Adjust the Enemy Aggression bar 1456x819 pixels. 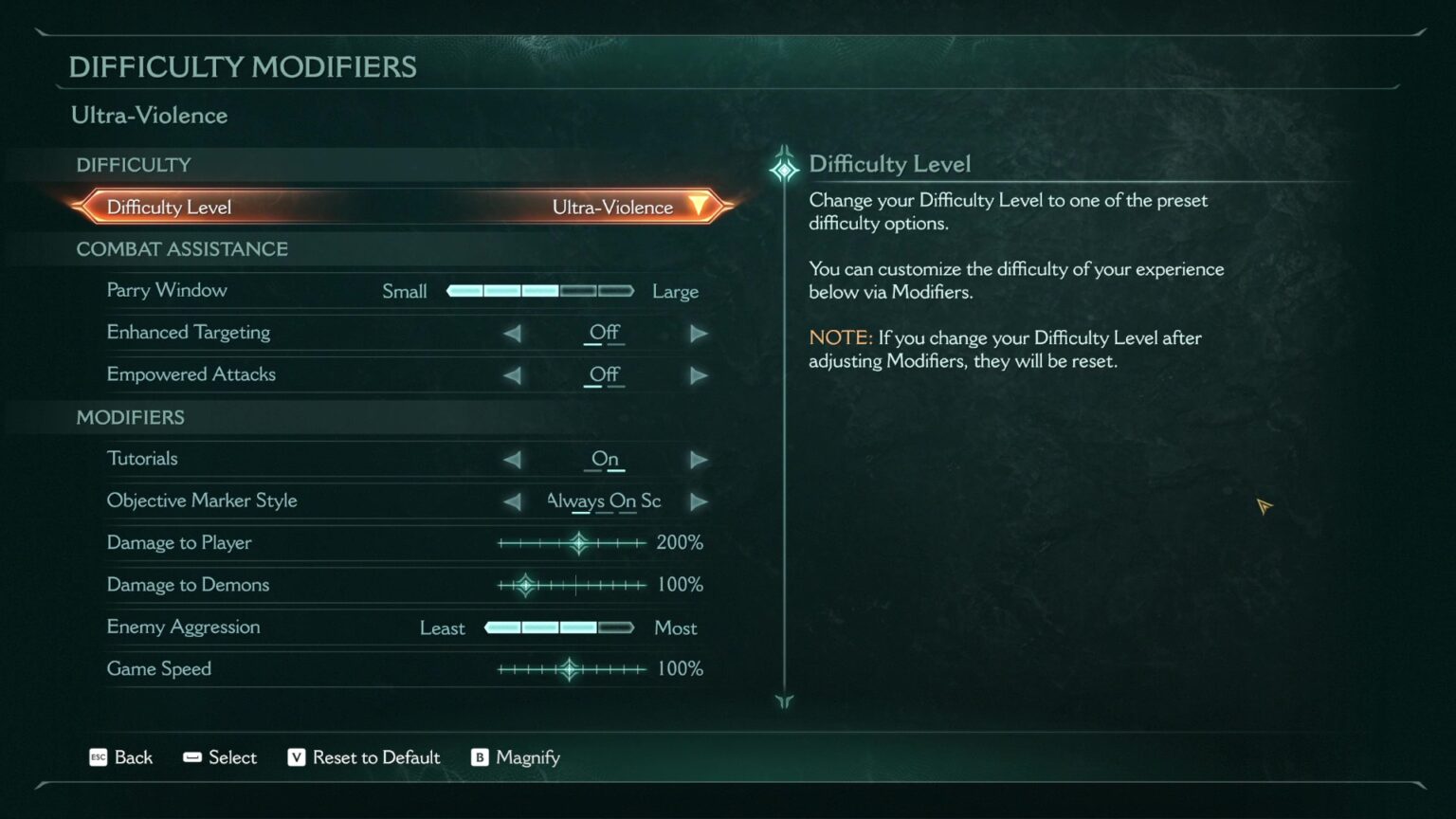(558, 628)
